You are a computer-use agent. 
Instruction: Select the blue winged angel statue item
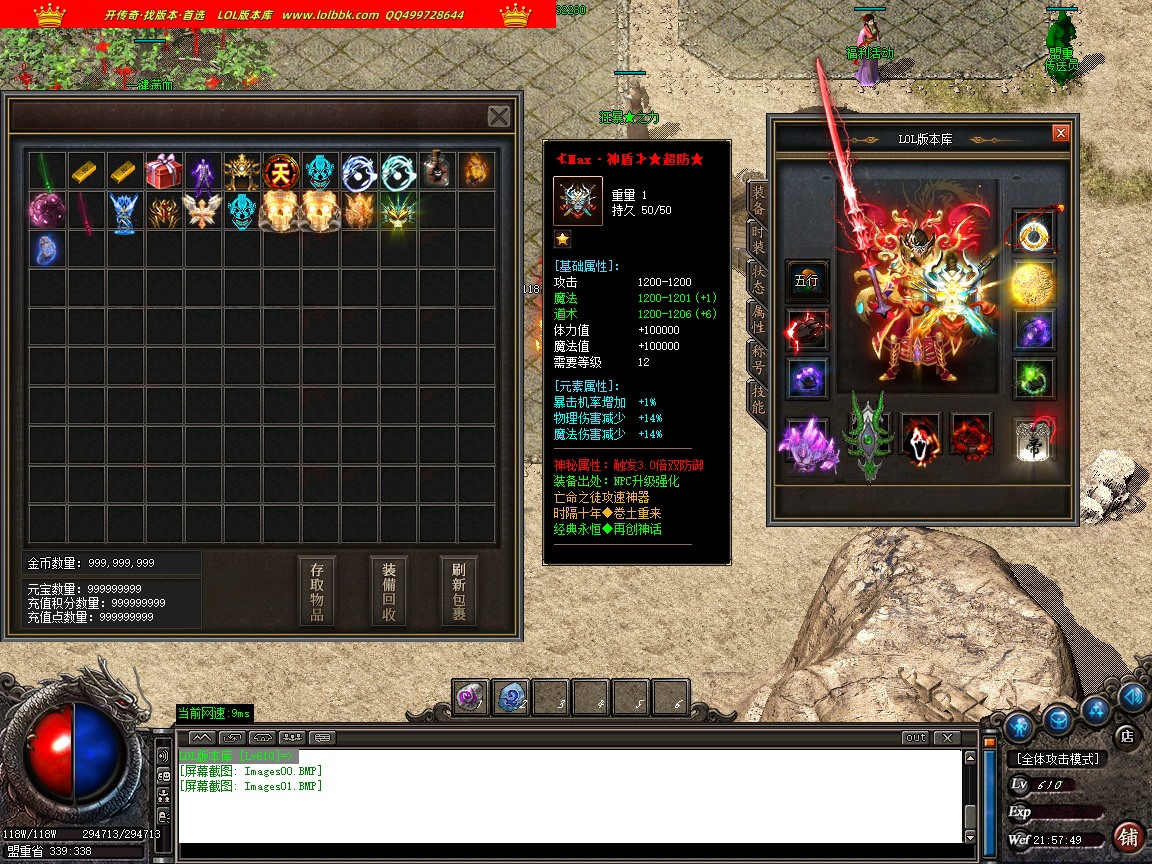(x=124, y=211)
